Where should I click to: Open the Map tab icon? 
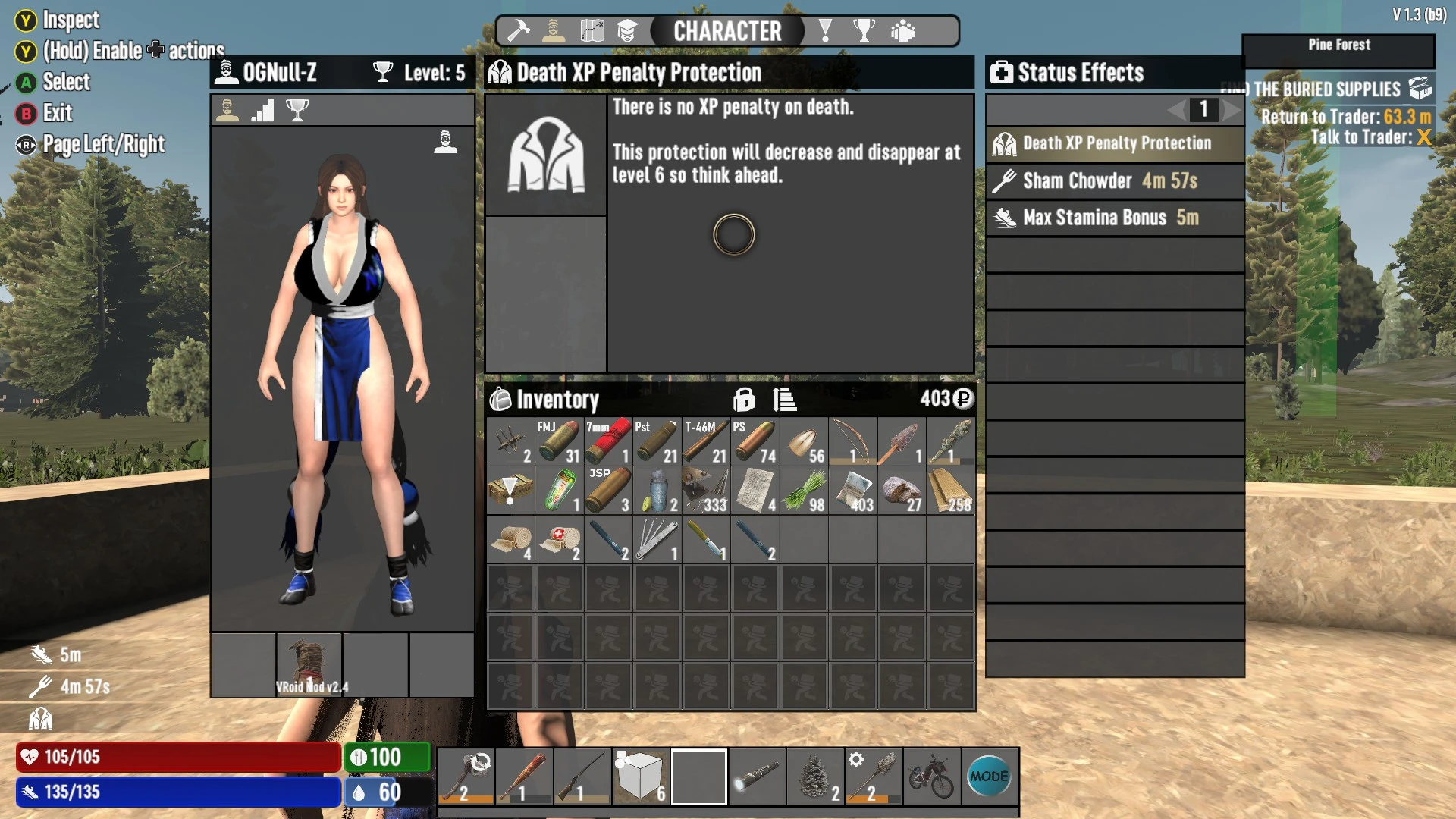click(x=592, y=31)
